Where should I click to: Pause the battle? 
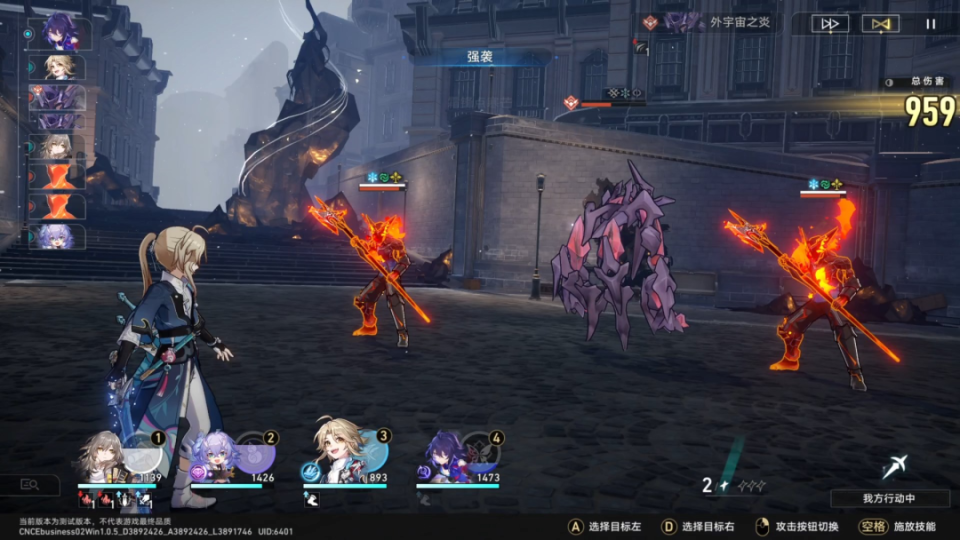[x=931, y=24]
